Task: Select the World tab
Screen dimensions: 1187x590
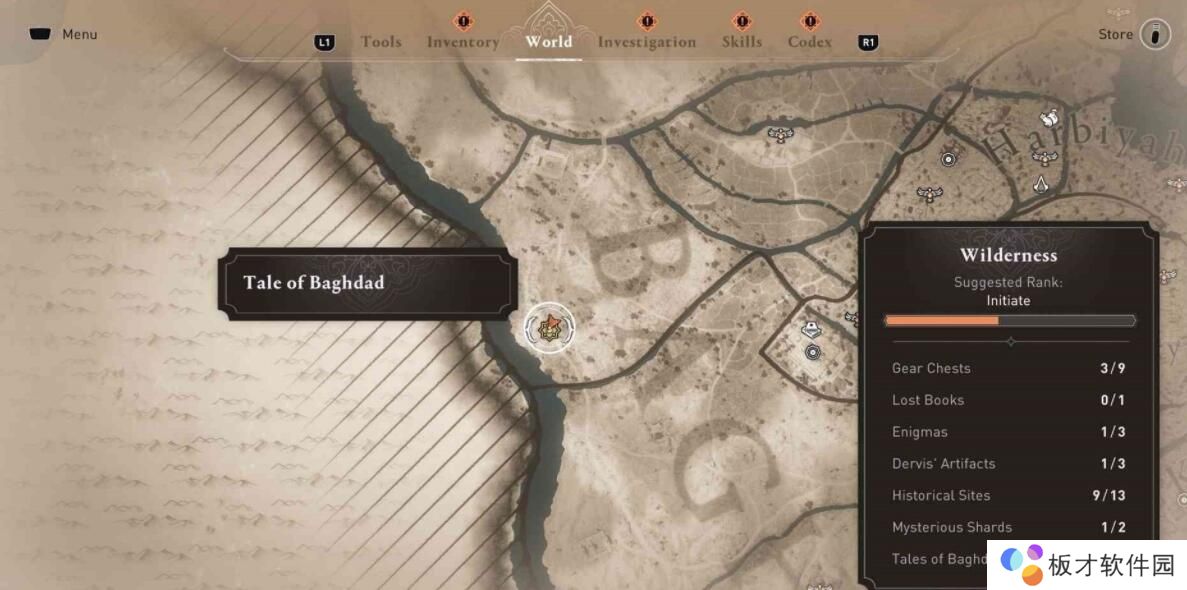Action: [548, 42]
